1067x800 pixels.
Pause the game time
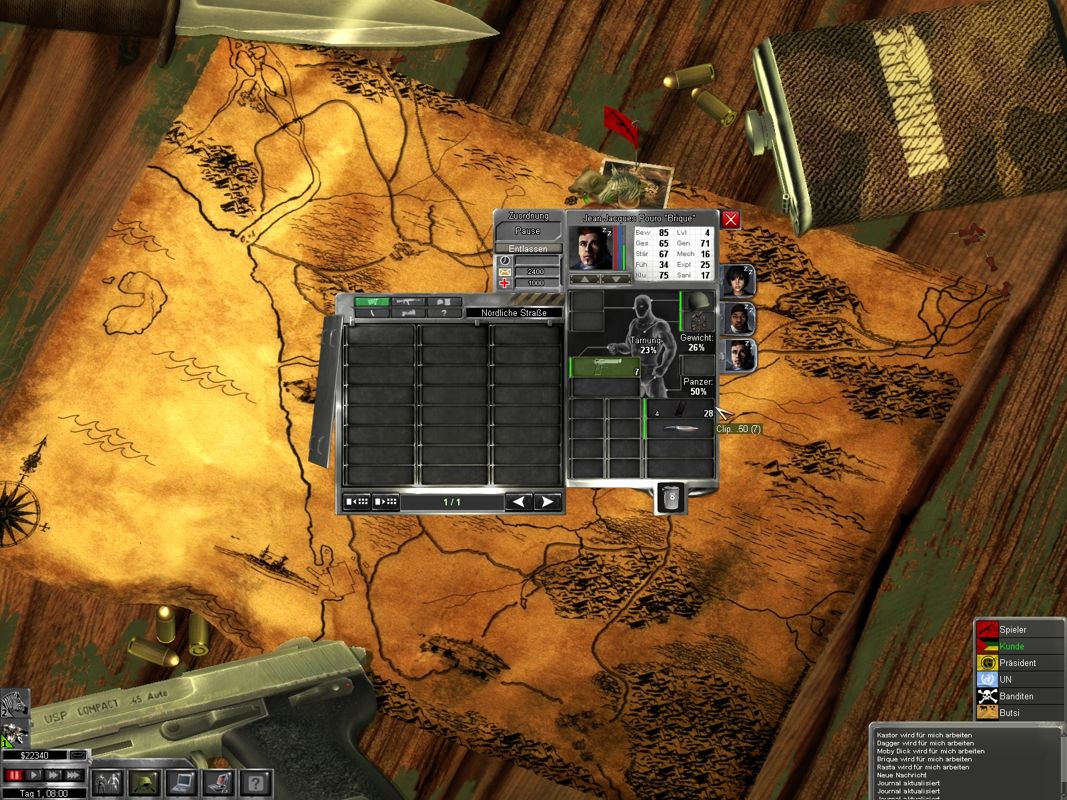point(14,775)
